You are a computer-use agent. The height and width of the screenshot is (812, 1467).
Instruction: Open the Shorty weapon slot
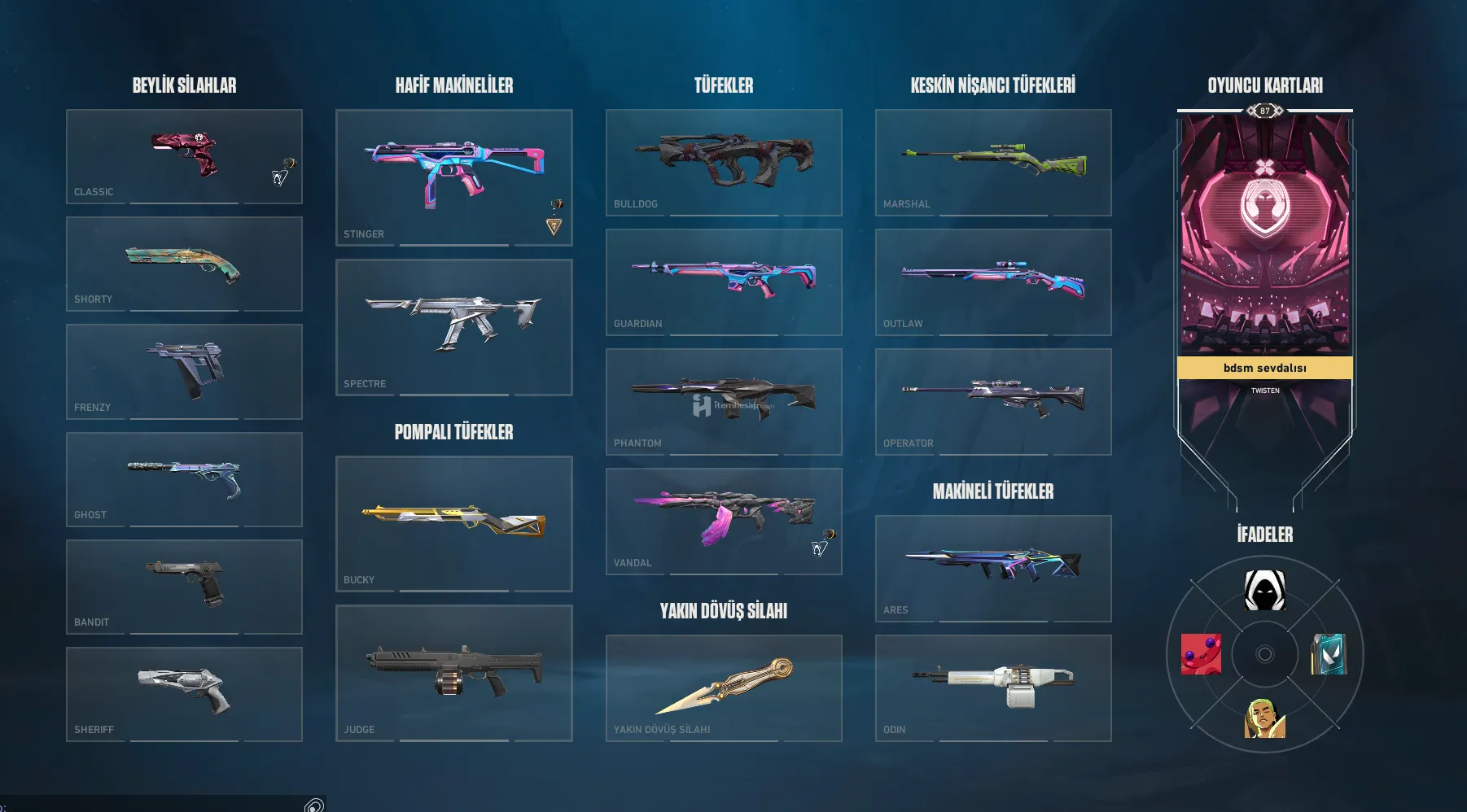(x=184, y=264)
